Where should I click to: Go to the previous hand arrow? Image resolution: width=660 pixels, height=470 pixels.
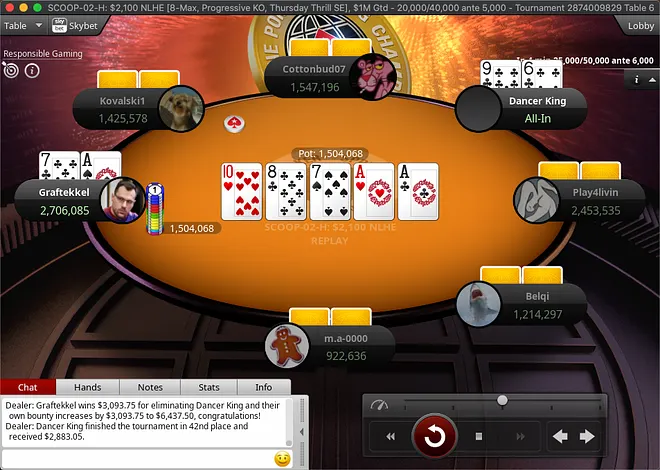pos(560,436)
